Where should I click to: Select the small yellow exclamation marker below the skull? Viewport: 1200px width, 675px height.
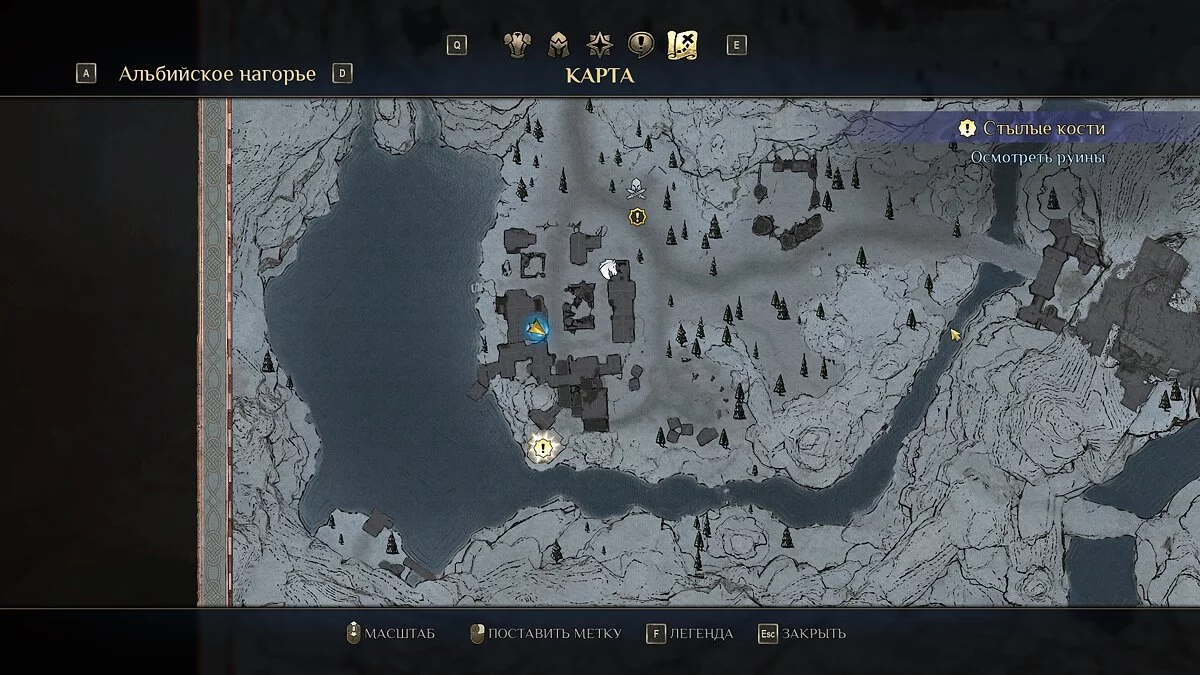click(x=637, y=216)
